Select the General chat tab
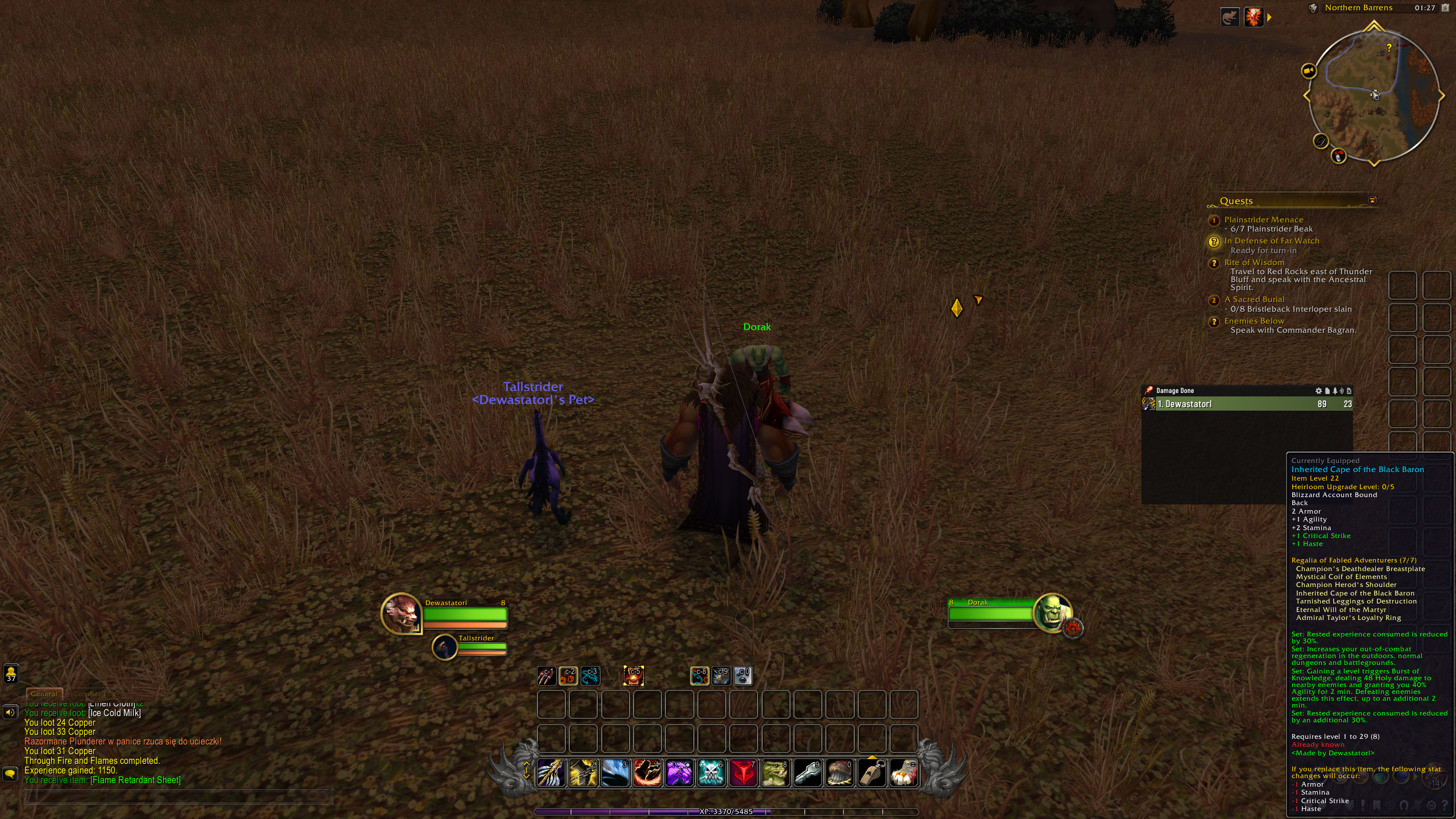Screen dimensions: 1456x819 click(x=44, y=694)
